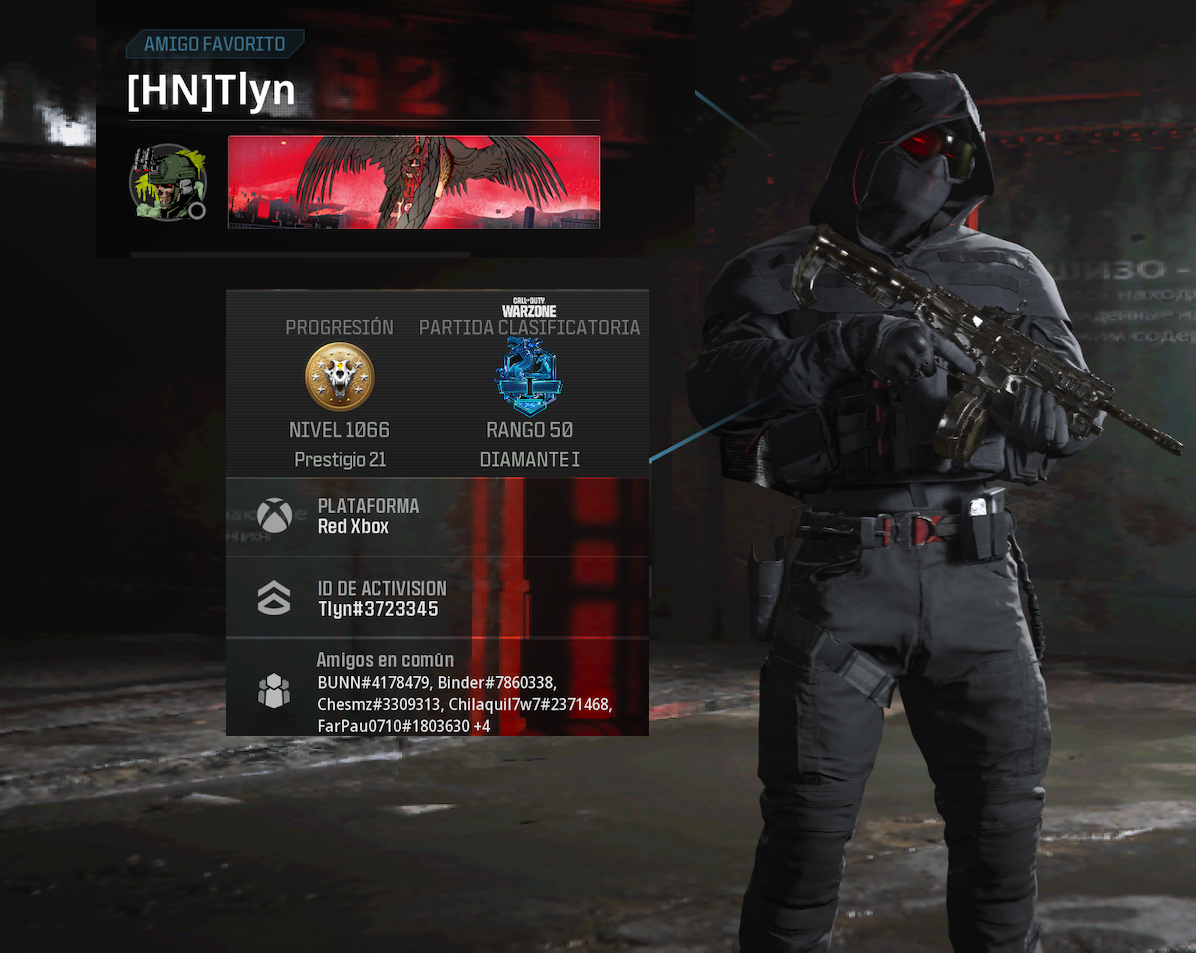
Task: Open the Plataforma Red Xbox row
Action: (x=437, y=516)
